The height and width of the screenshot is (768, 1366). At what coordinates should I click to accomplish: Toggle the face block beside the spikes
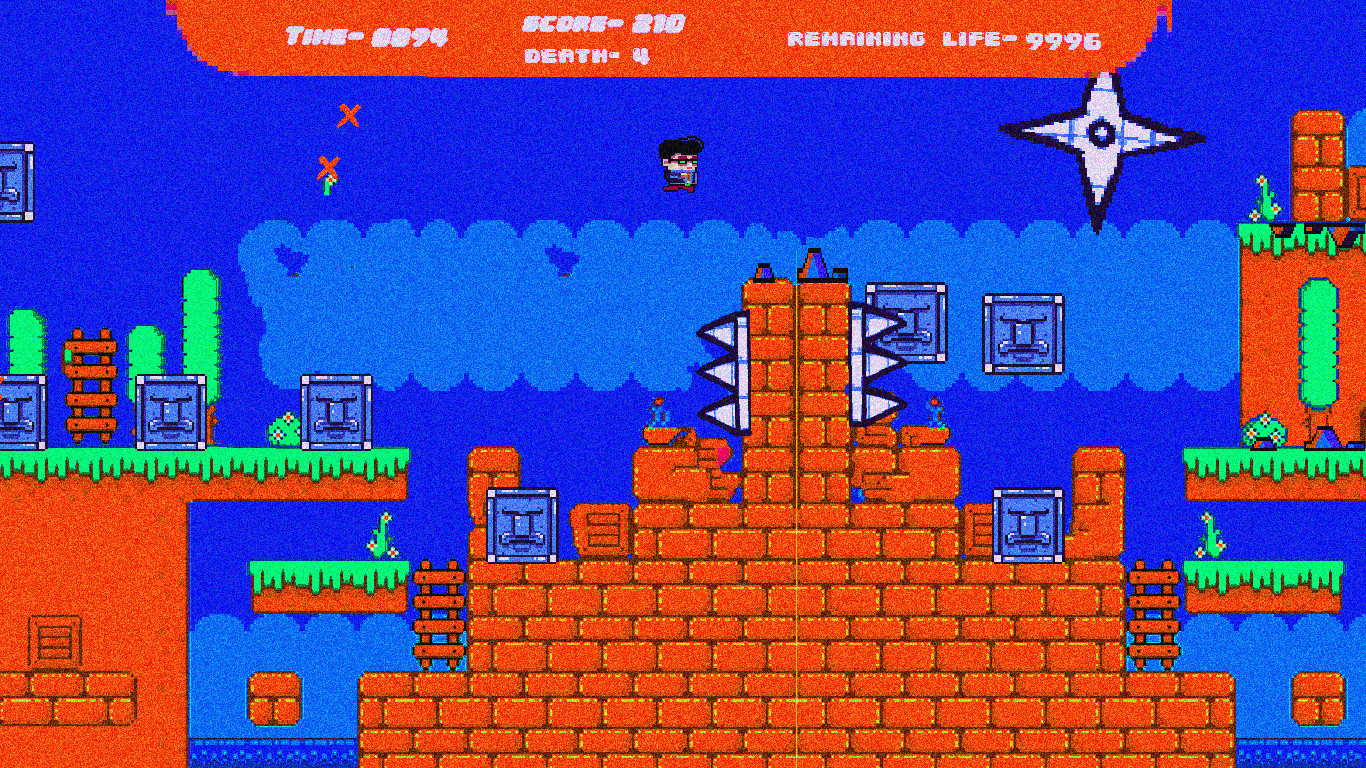tap(908, 323)
